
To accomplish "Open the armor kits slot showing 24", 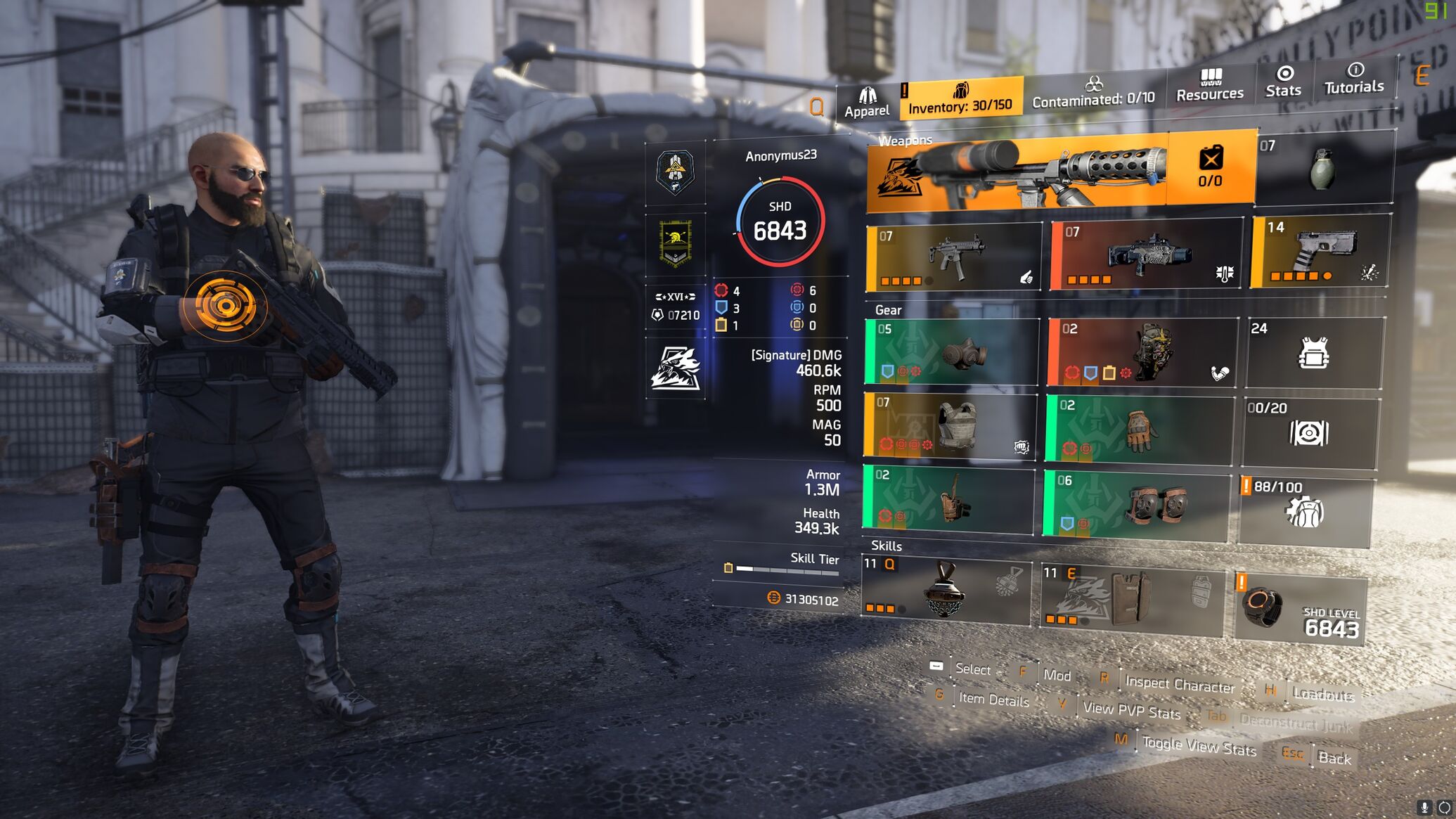I will click(1313, 352).
